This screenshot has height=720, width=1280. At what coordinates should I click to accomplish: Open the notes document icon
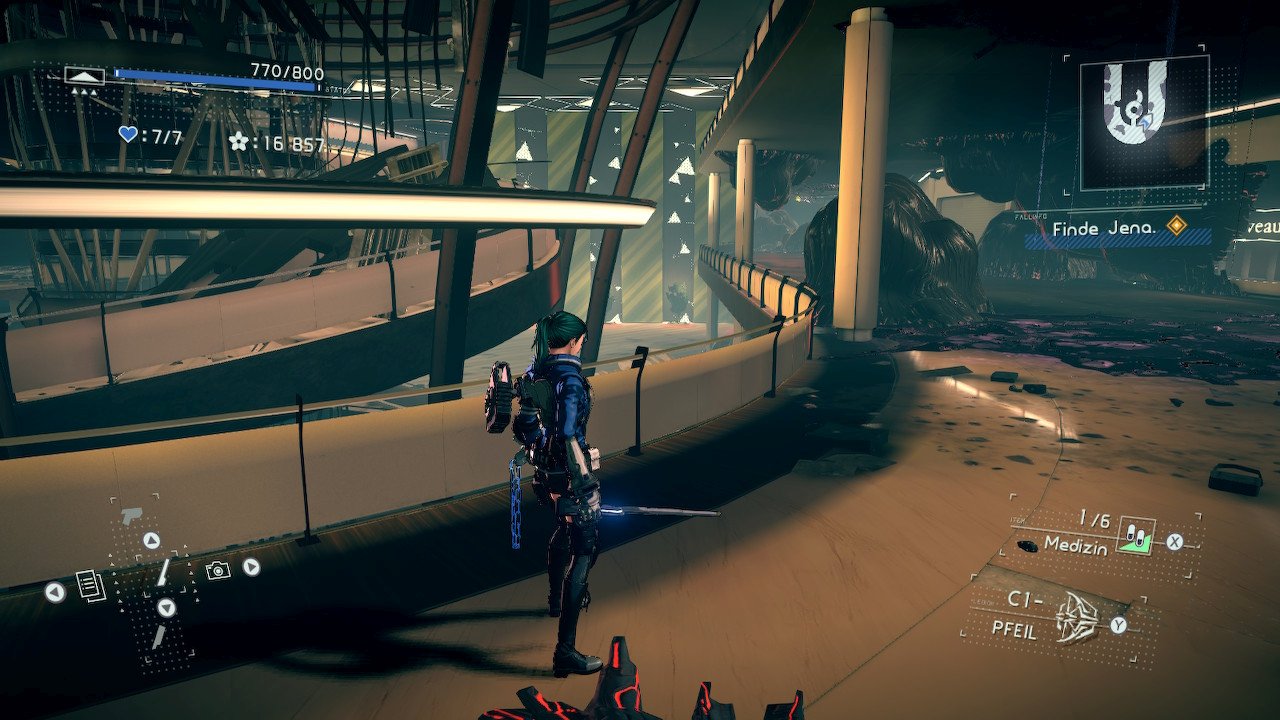[91, 585]
